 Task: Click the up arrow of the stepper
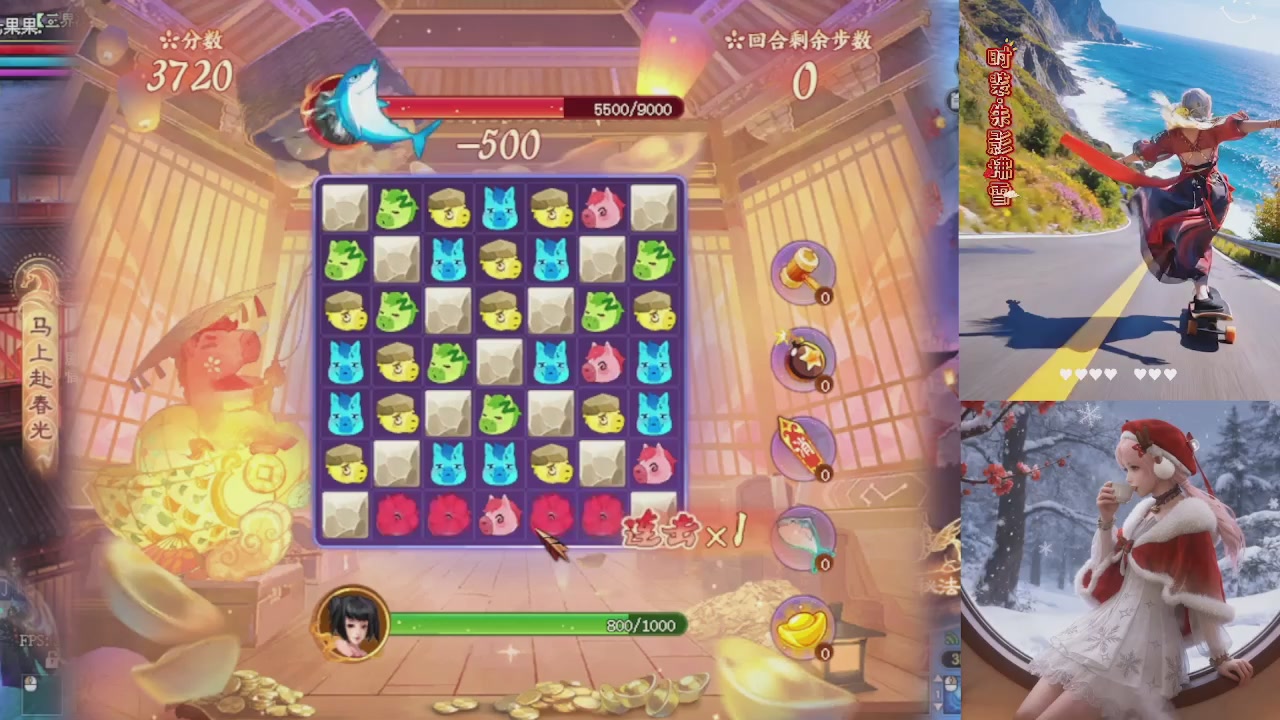[x=938, y=677]
